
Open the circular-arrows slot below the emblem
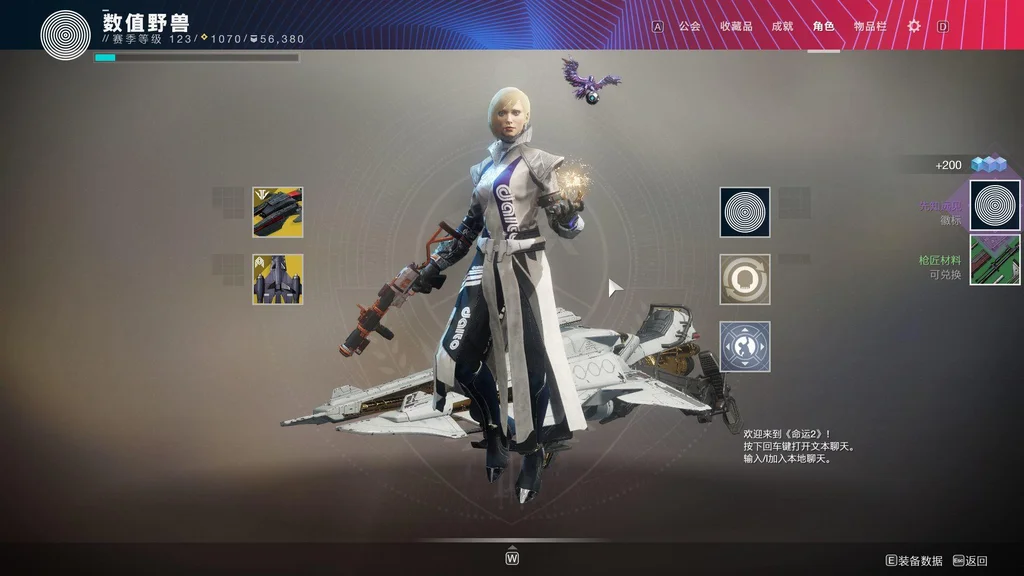tap(745, 279)
